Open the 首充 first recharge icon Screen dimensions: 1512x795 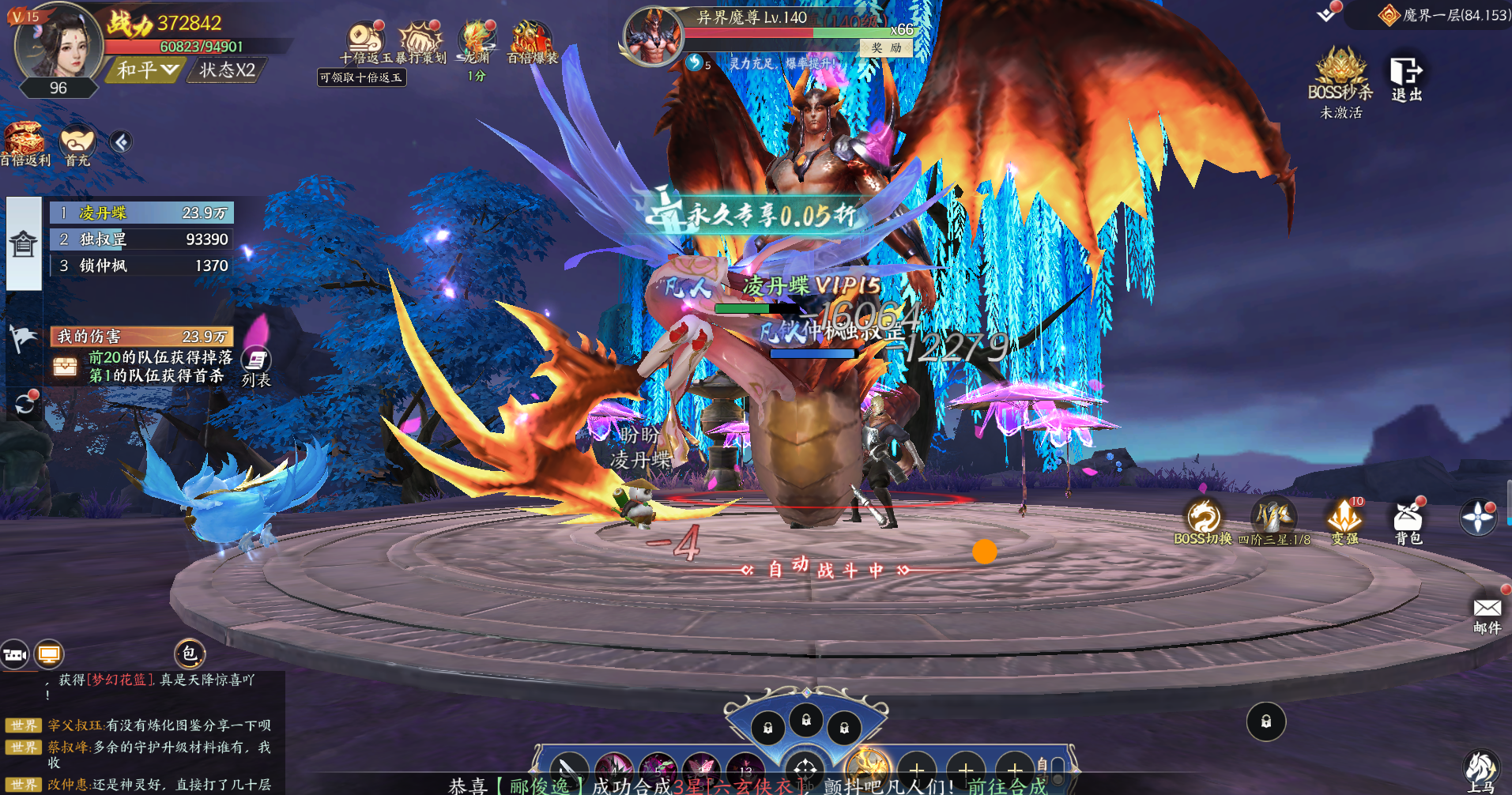pos(77,143)
